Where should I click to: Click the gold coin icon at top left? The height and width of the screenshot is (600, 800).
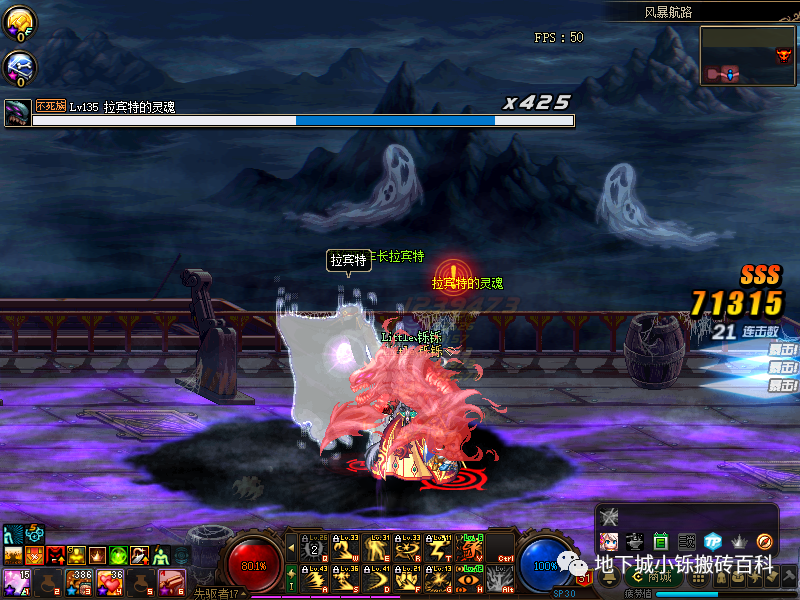19,20
